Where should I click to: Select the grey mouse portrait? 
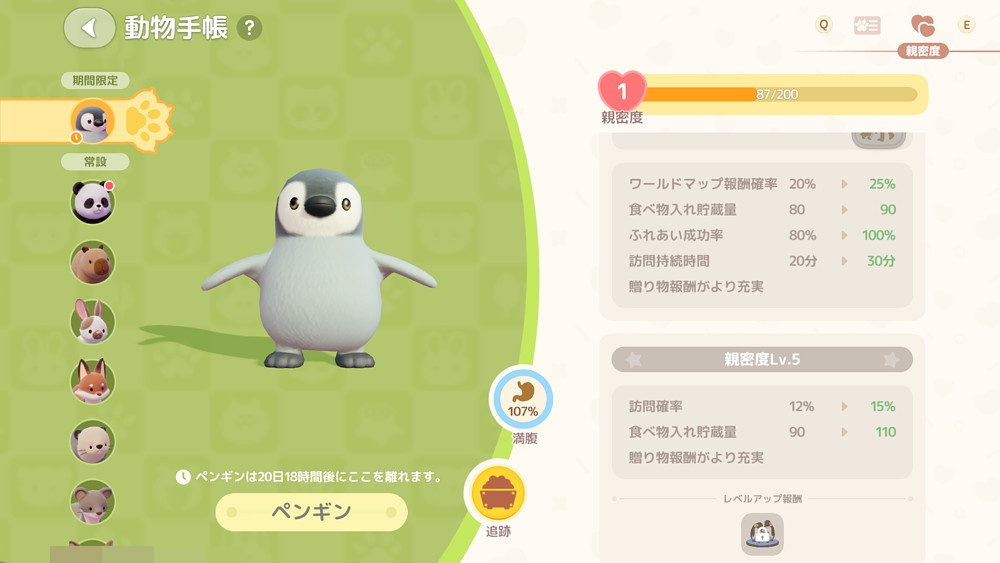click(x=93, y=502)
